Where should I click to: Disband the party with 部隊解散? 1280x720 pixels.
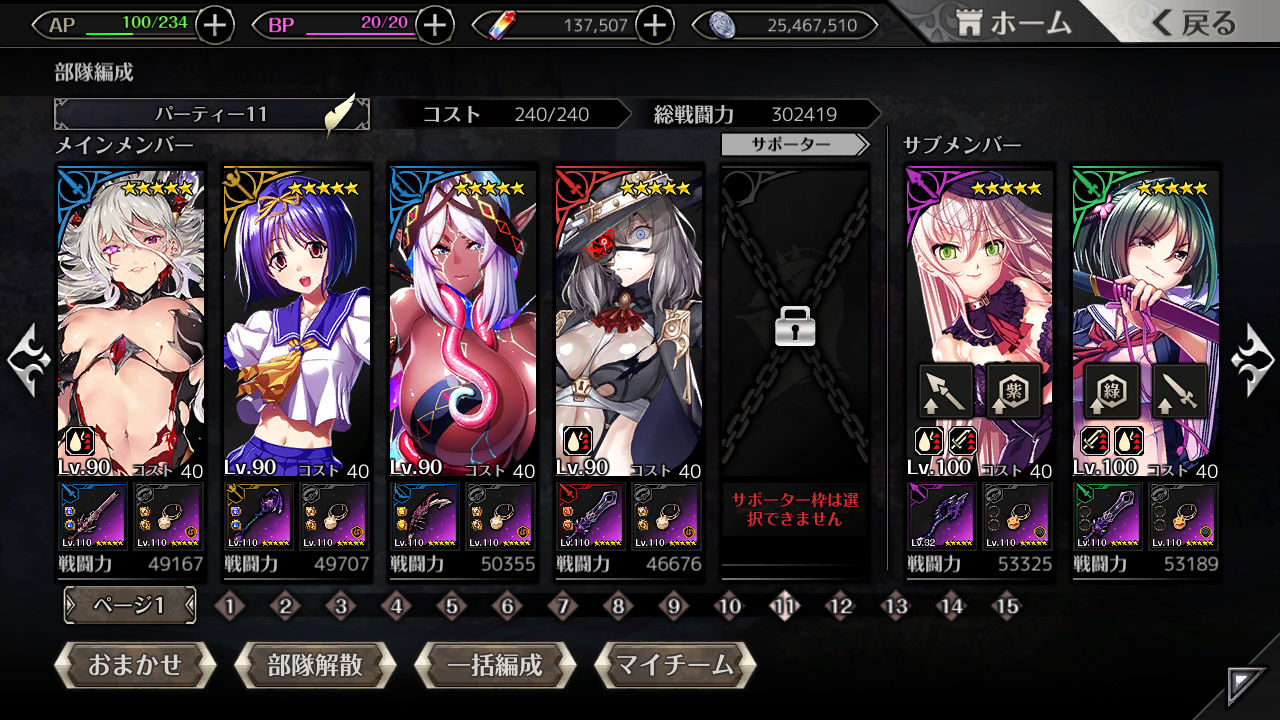[315, 665]
